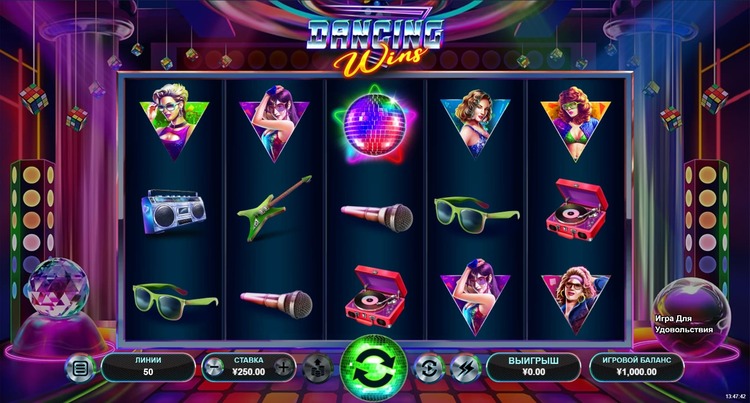The height and width of the screenshot is (403, 750).
Task: Increase the bet with the plus button
Action: tap(283, 367)
